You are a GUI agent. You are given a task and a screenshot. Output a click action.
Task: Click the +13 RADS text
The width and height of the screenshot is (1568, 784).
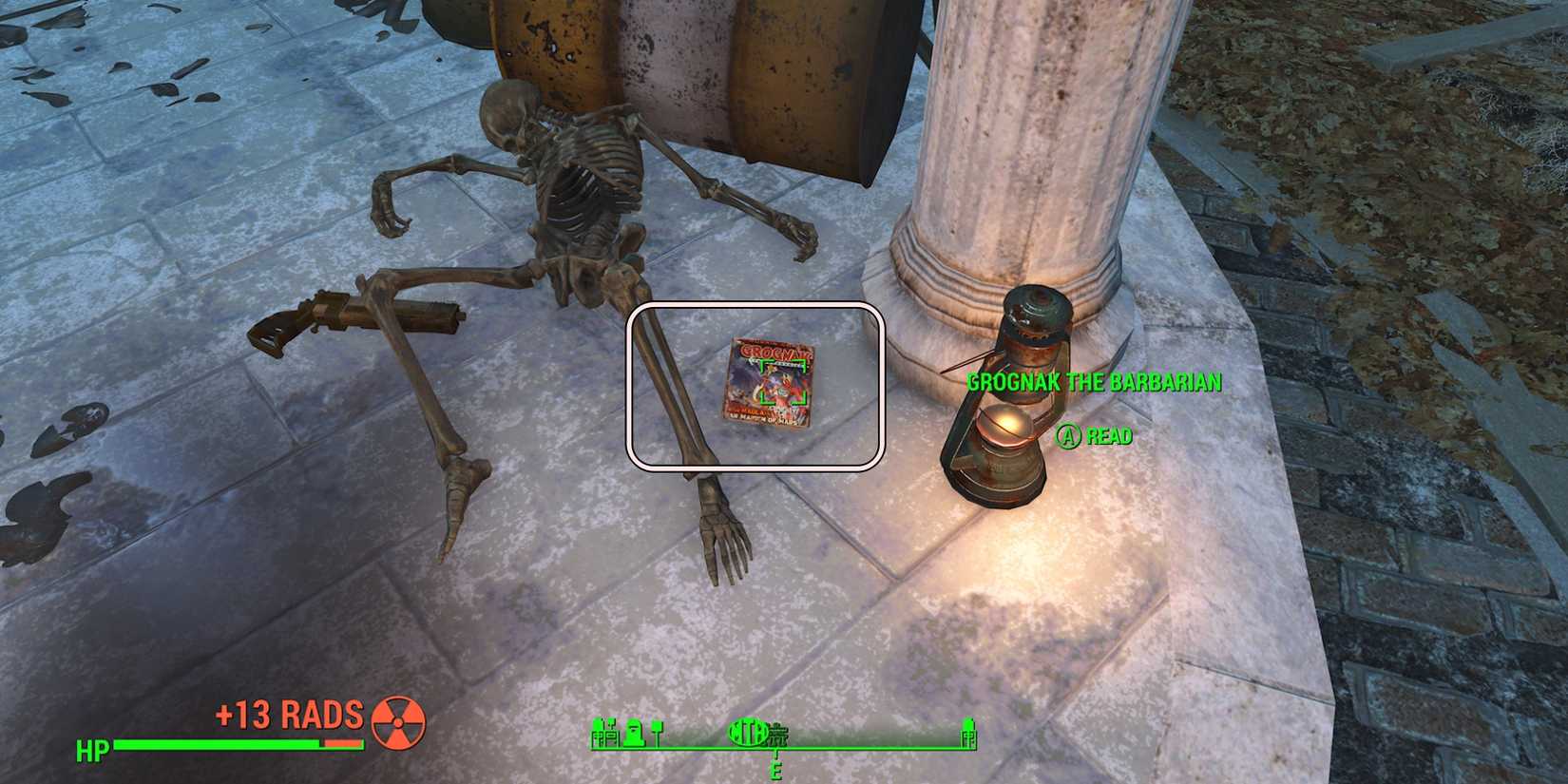[x=288, y=716]
